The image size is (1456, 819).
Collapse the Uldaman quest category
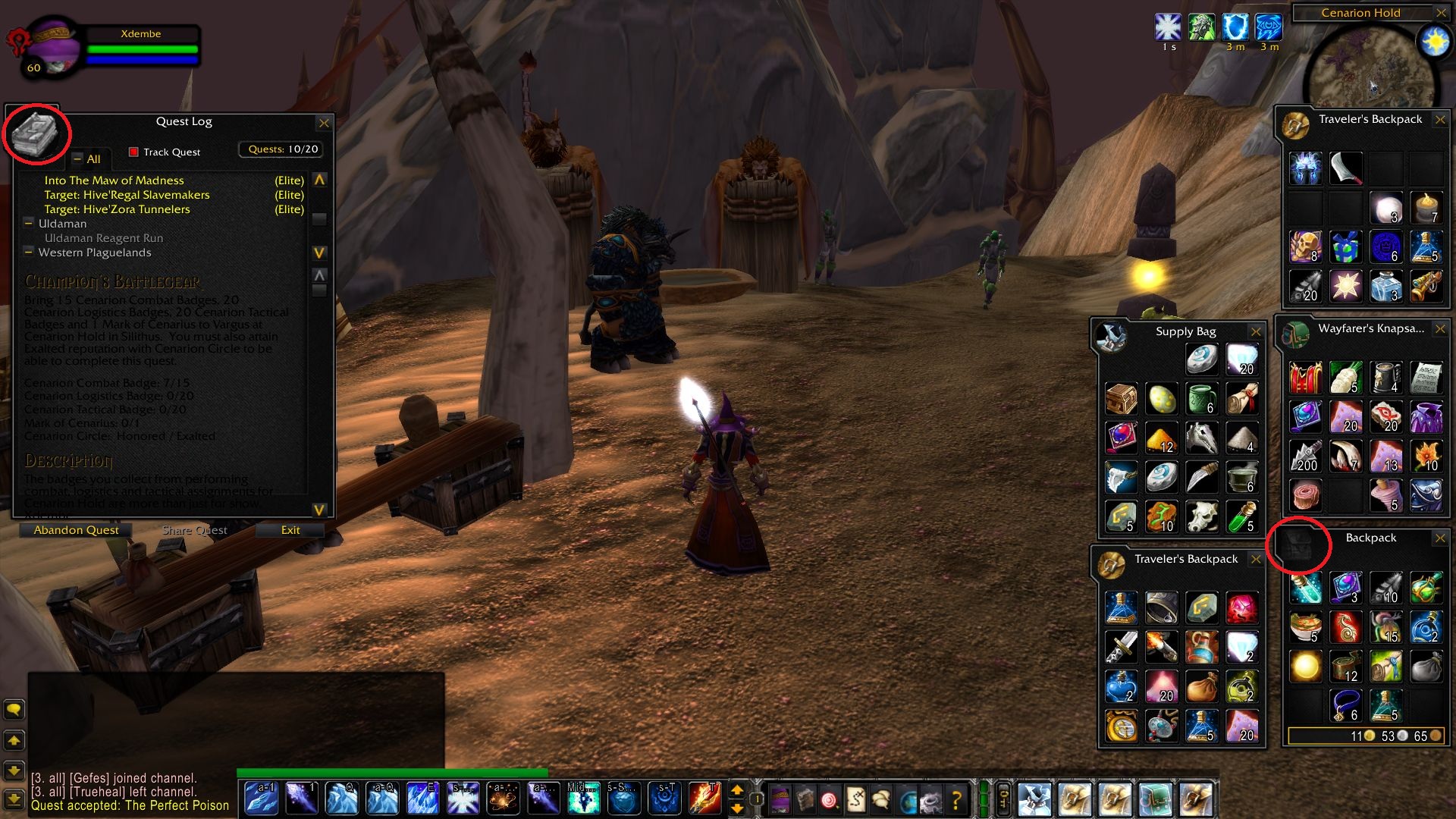pos(29,224)
